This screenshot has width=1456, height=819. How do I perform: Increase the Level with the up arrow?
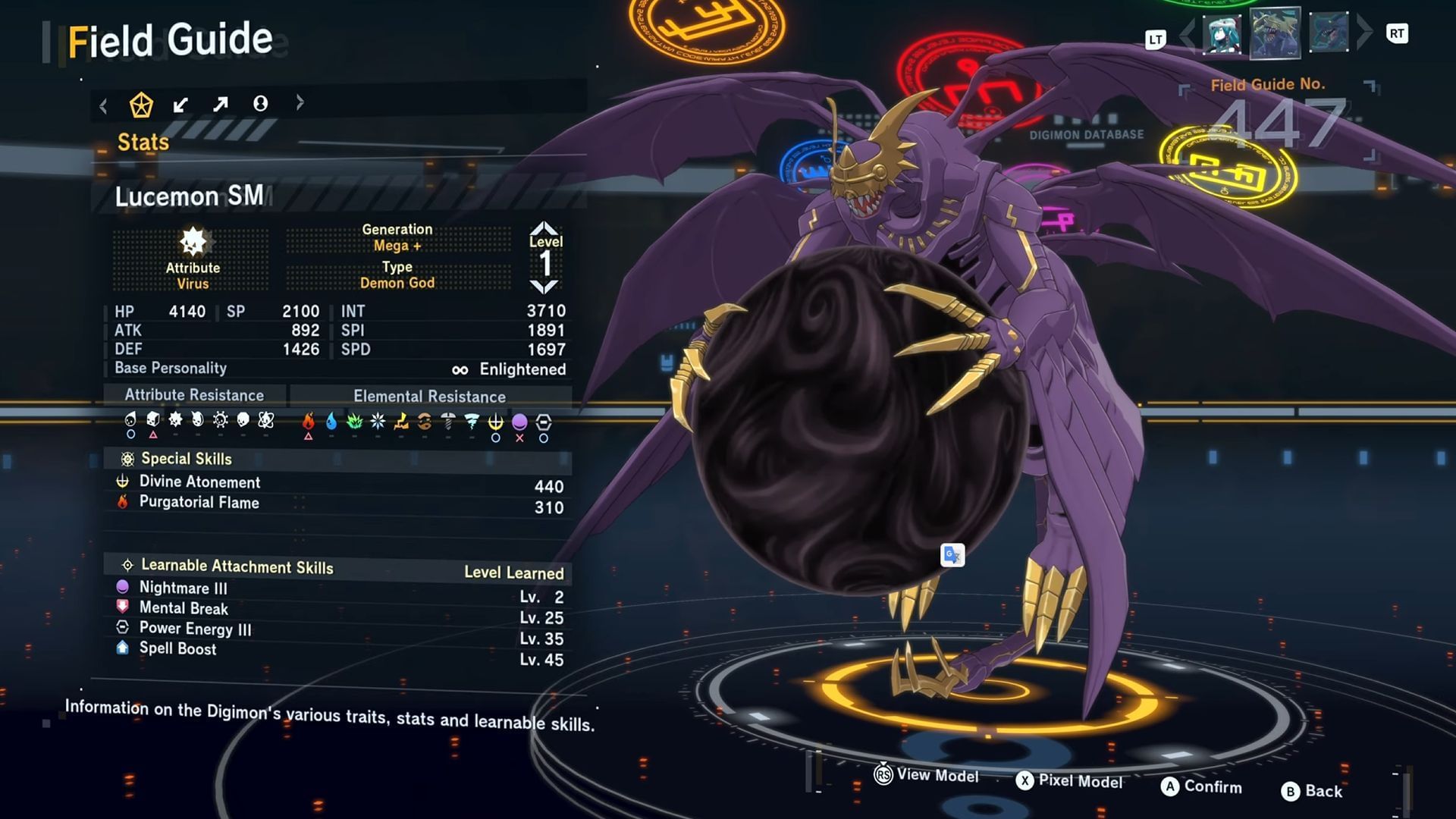pyautogui.click(x=544, y=227)
